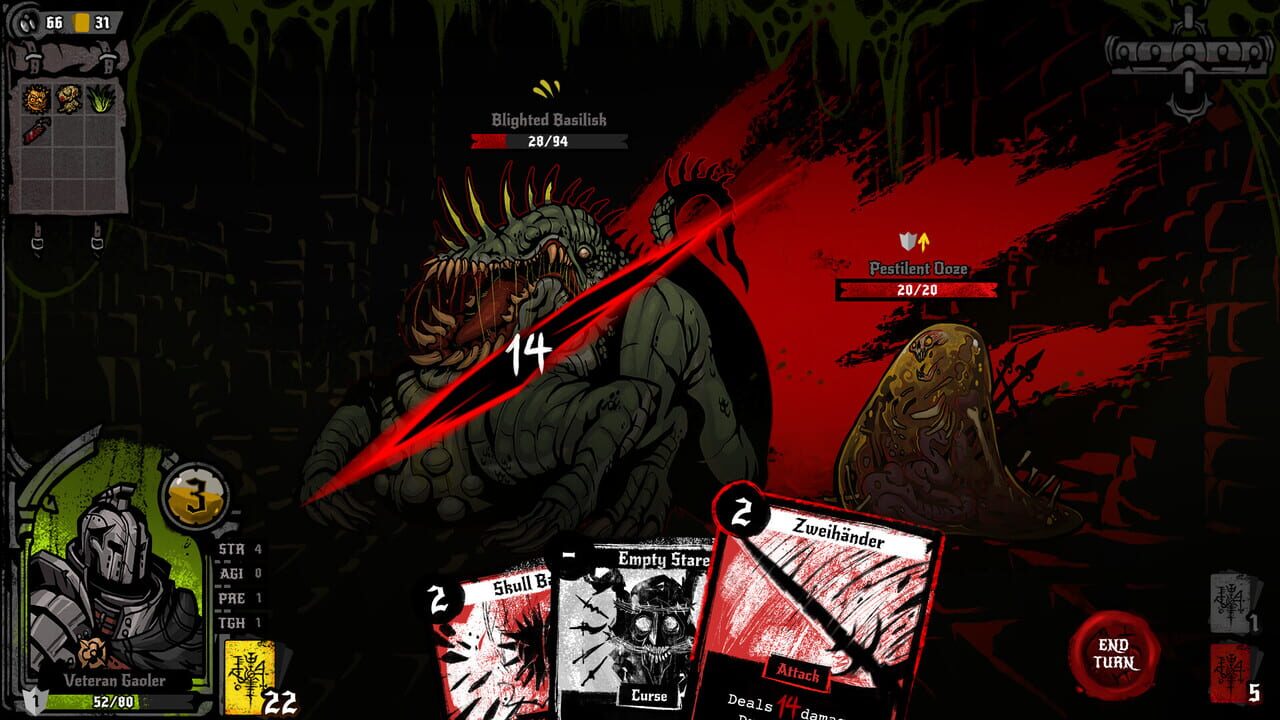Select the sun-faced trinket in the inventory
1280x720 pixels.
36,99
